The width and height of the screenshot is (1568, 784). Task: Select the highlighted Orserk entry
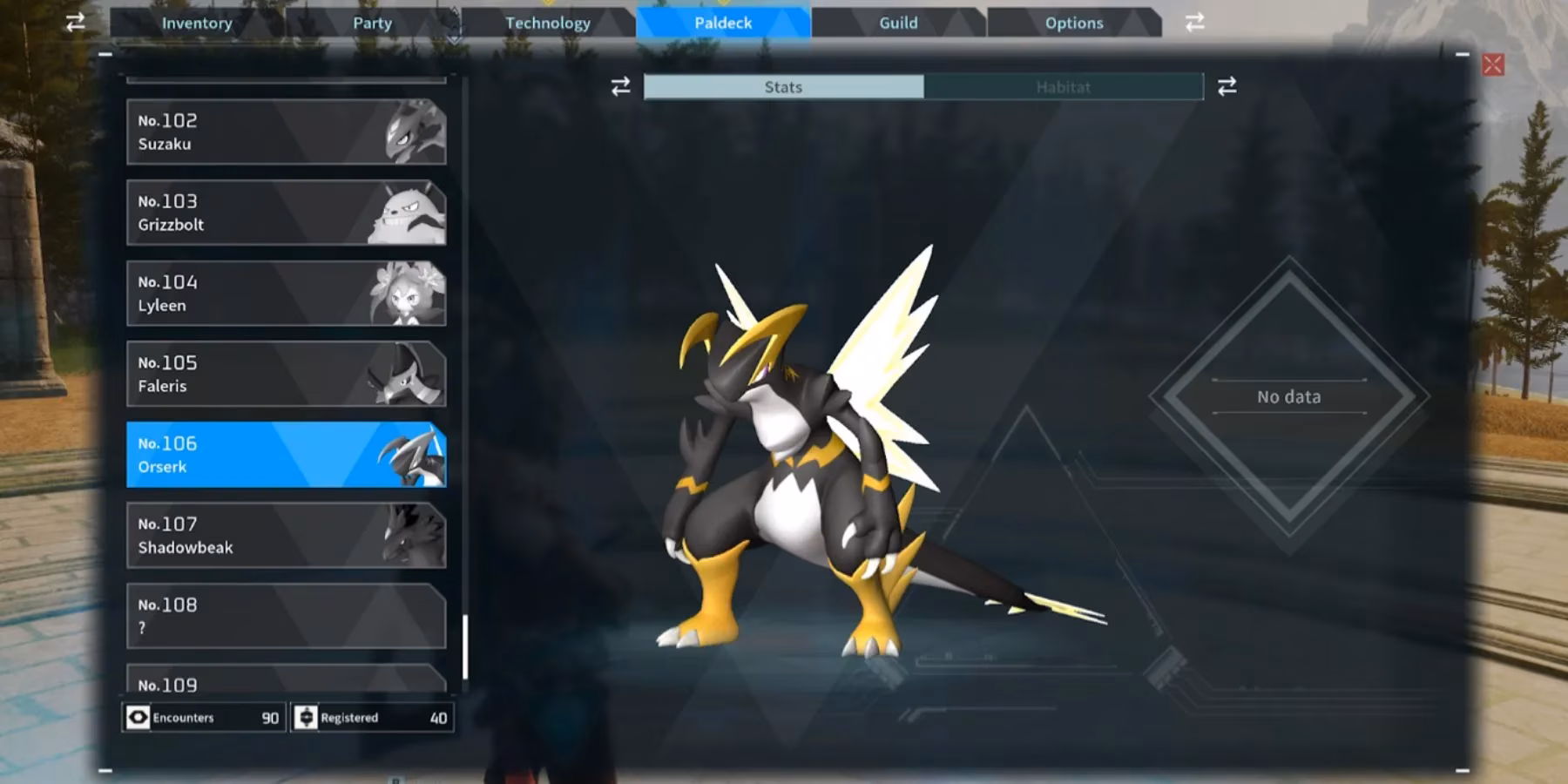pyautogui.click(x=286, y=454)
